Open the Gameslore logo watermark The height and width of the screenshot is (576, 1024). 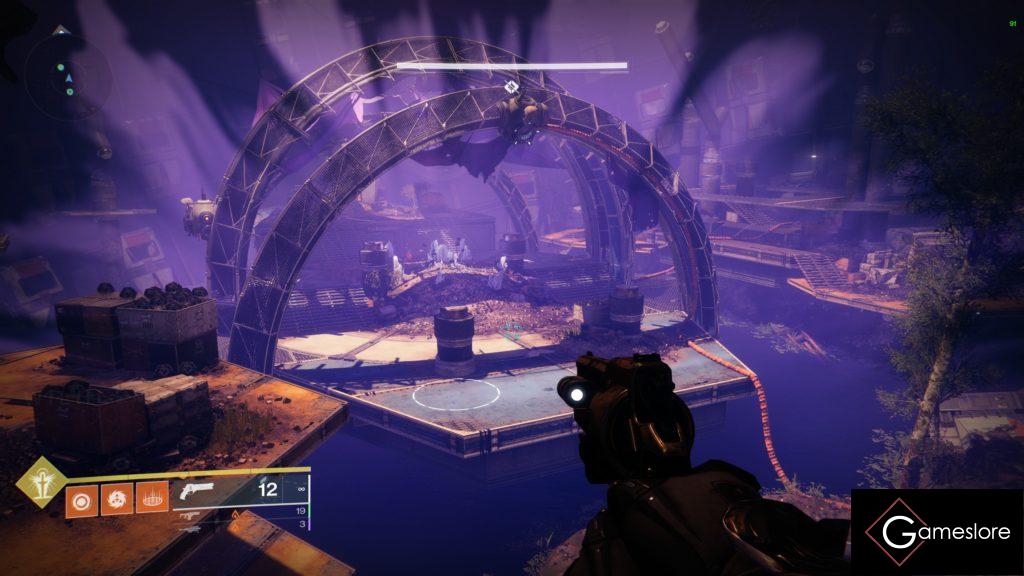[x=936, y=532]
